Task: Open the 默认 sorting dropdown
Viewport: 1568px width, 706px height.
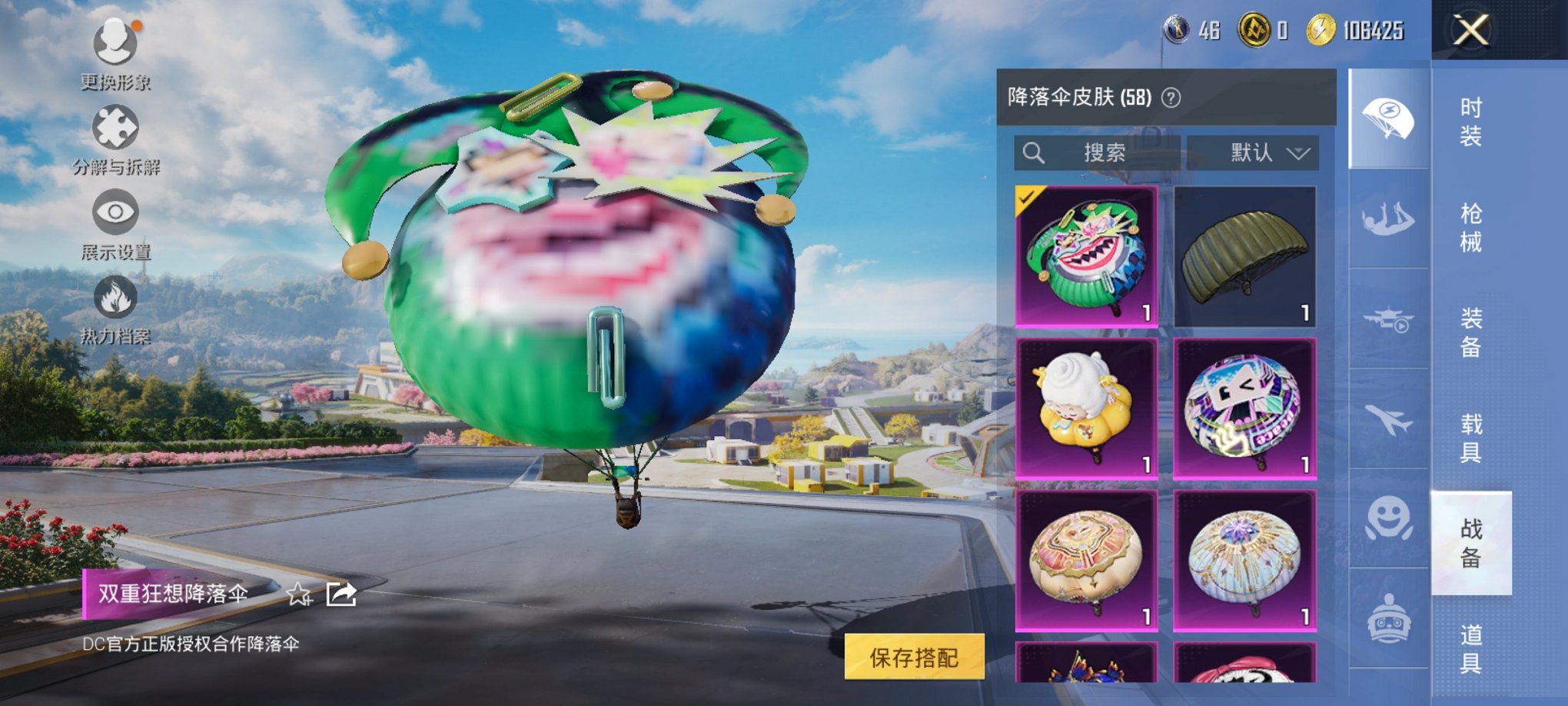Action: (1254, 152)
